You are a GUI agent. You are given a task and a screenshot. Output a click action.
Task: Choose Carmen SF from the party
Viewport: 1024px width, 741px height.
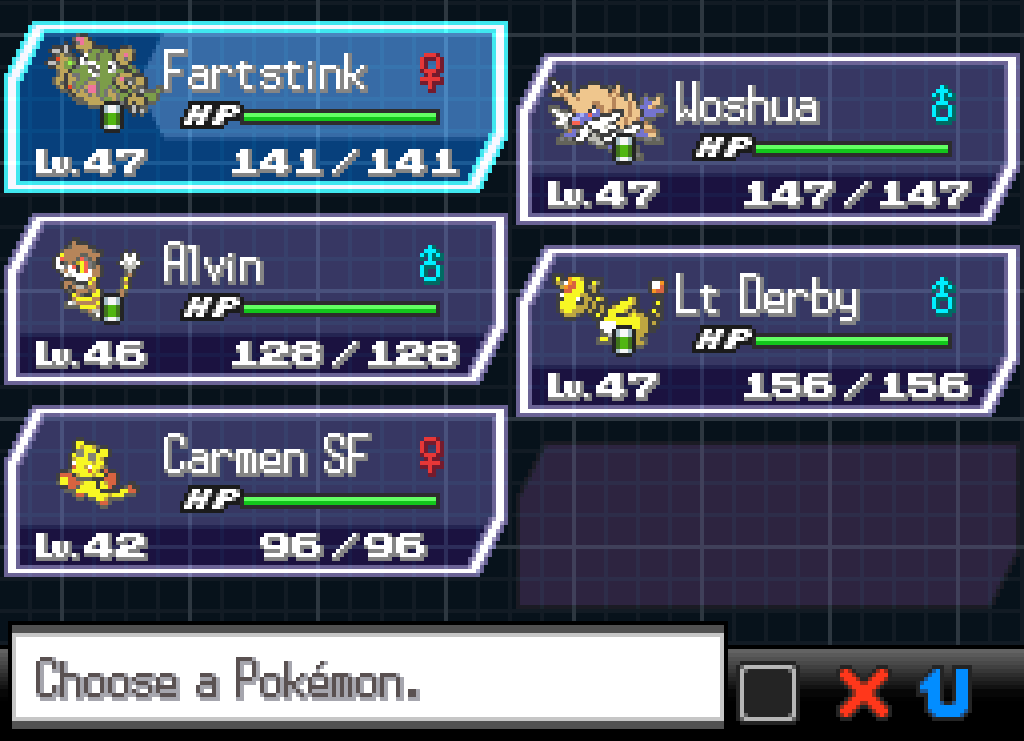(255, 491)
